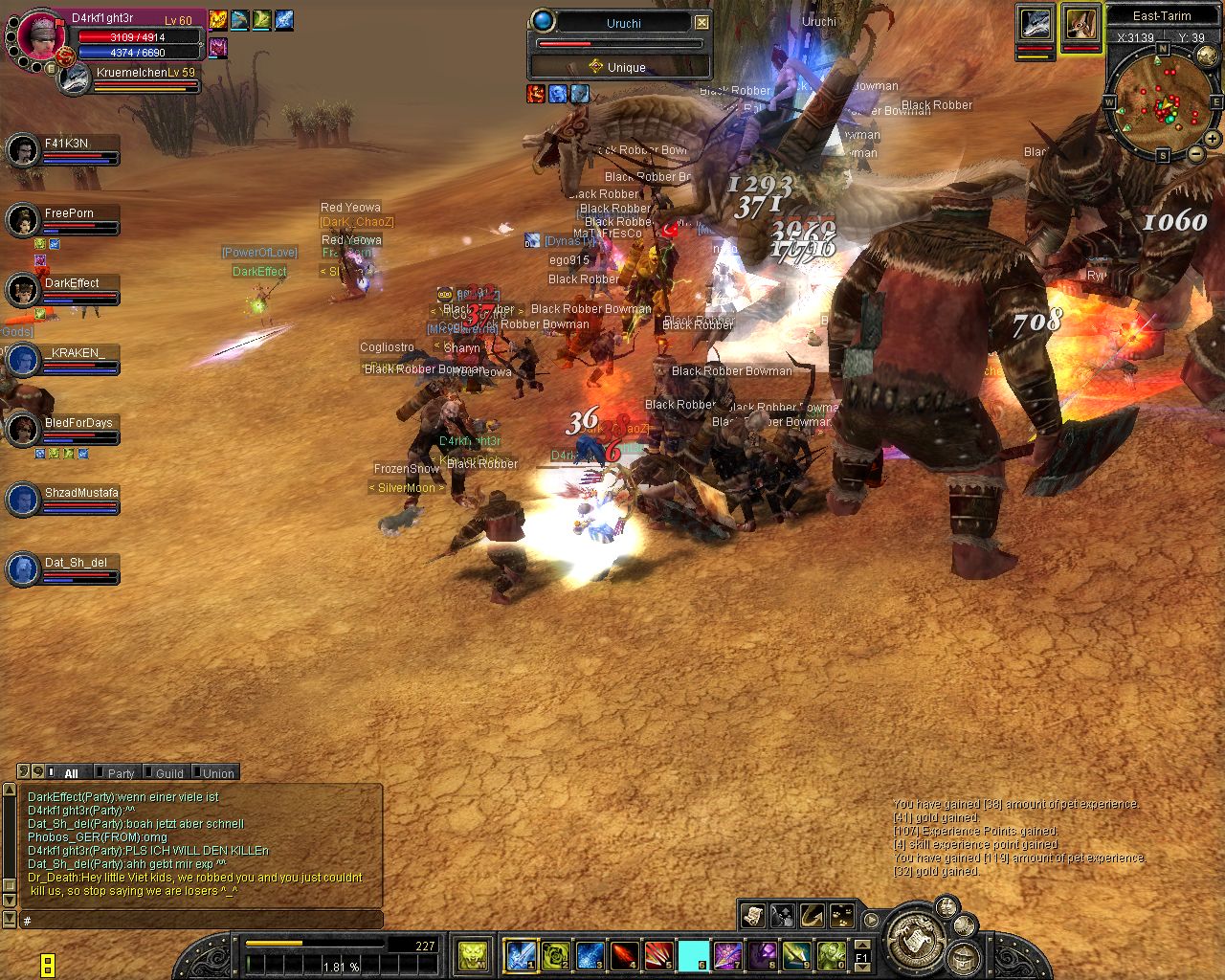Select the squirrel pet portrait
Screen dimensions: 1225x980
pyautogui.click(x=1080, y=24)
